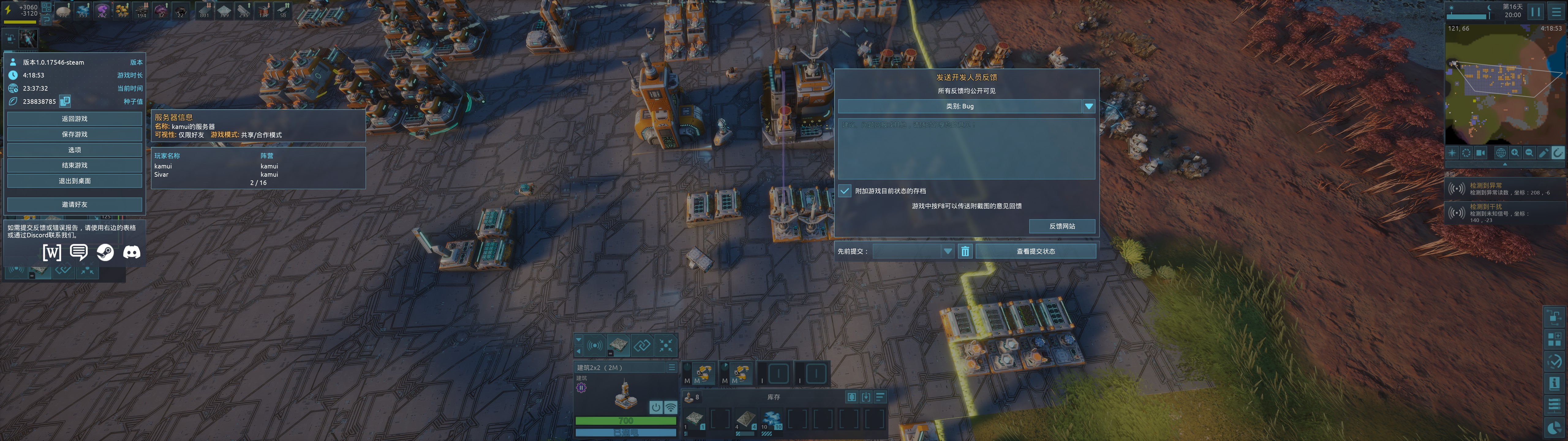1568x441 pixels.
Task: Copy the world seed value
Action: pos(65,101)
